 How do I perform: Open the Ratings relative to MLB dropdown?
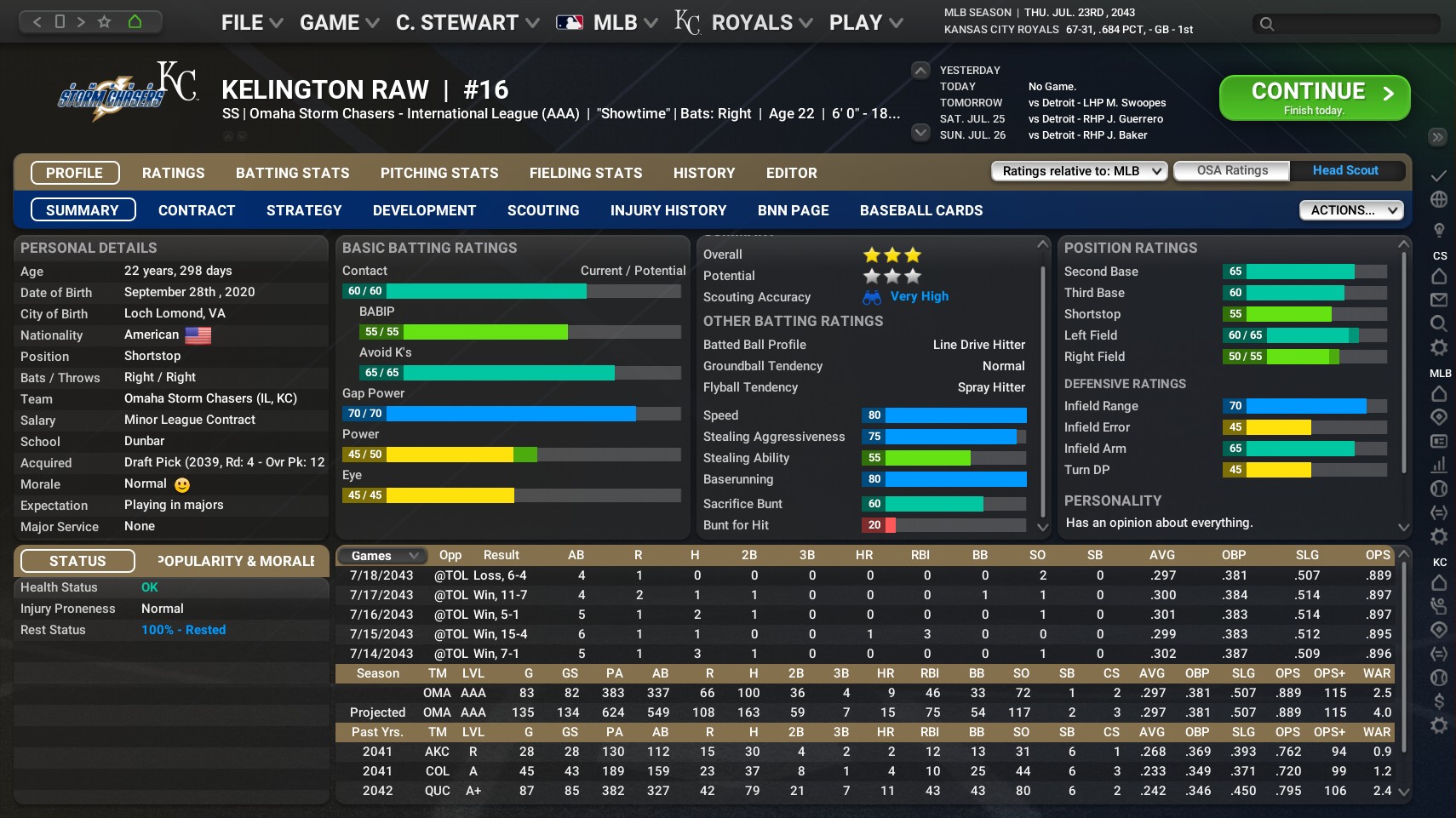coord(1077,170)
